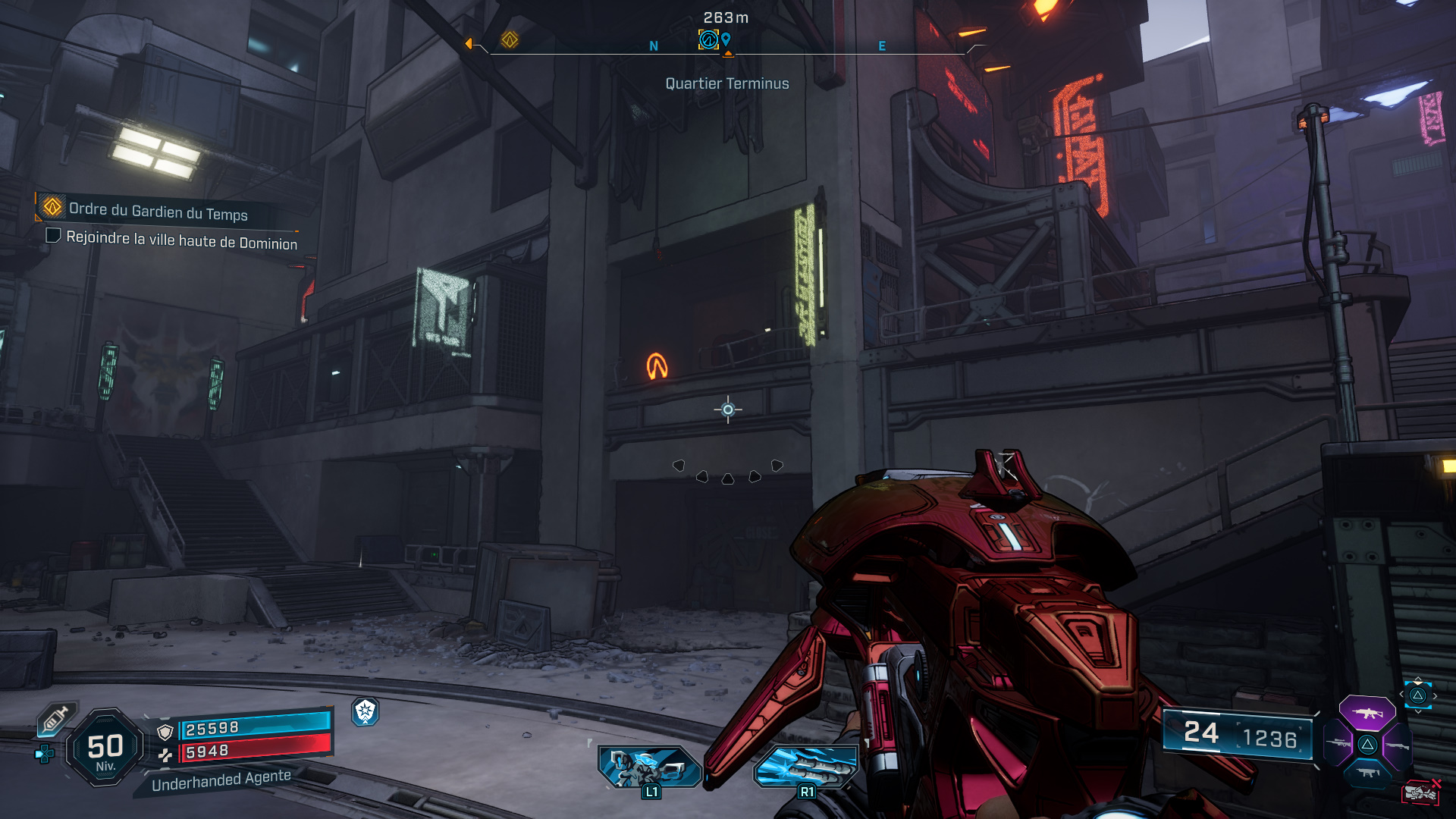Screen dimensions: 1456x819
Task: Activate the L1 action skill icon
Action: point(649,766)
